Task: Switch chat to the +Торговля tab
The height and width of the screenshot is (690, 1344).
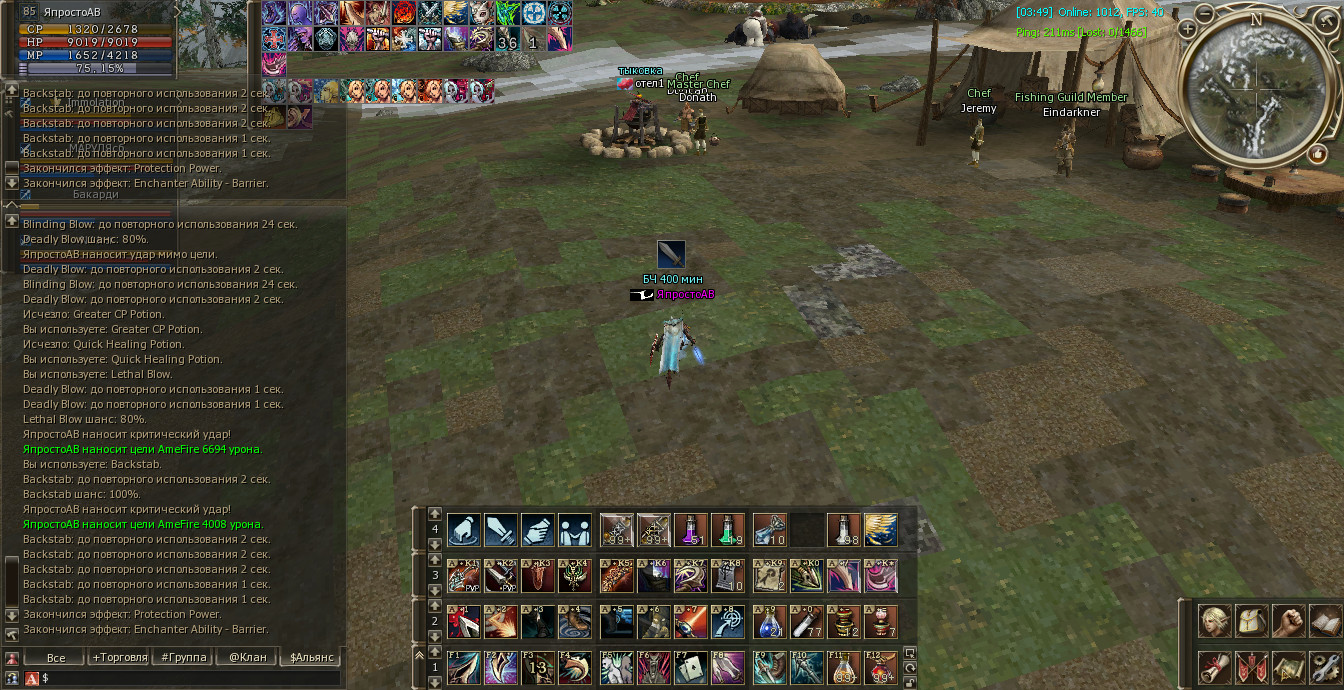Action: (x=119, y=657)
